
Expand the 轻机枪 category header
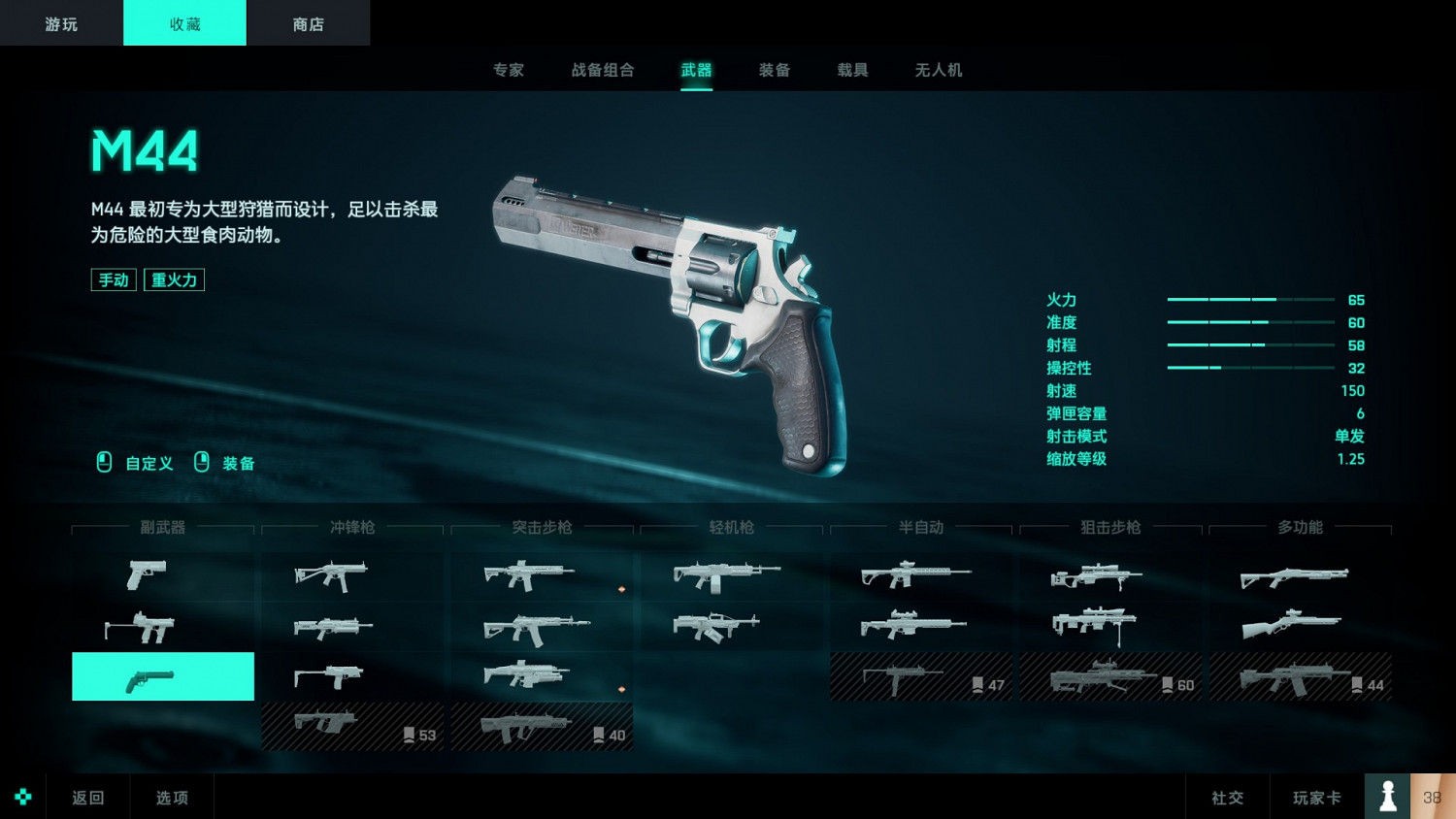[x=730, y=528]
